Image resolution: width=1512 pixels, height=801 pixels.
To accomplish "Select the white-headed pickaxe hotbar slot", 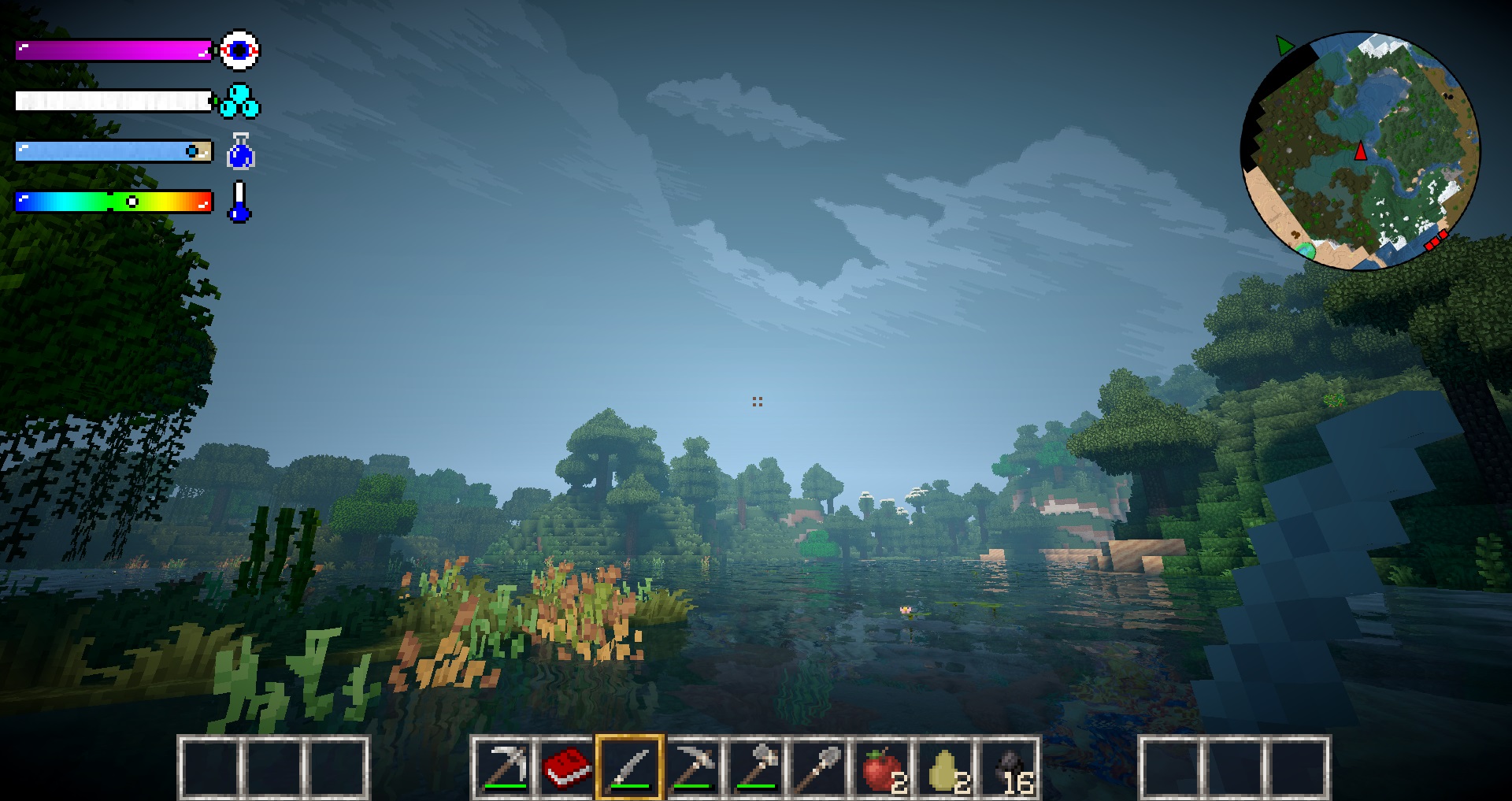I will [504, 767].
